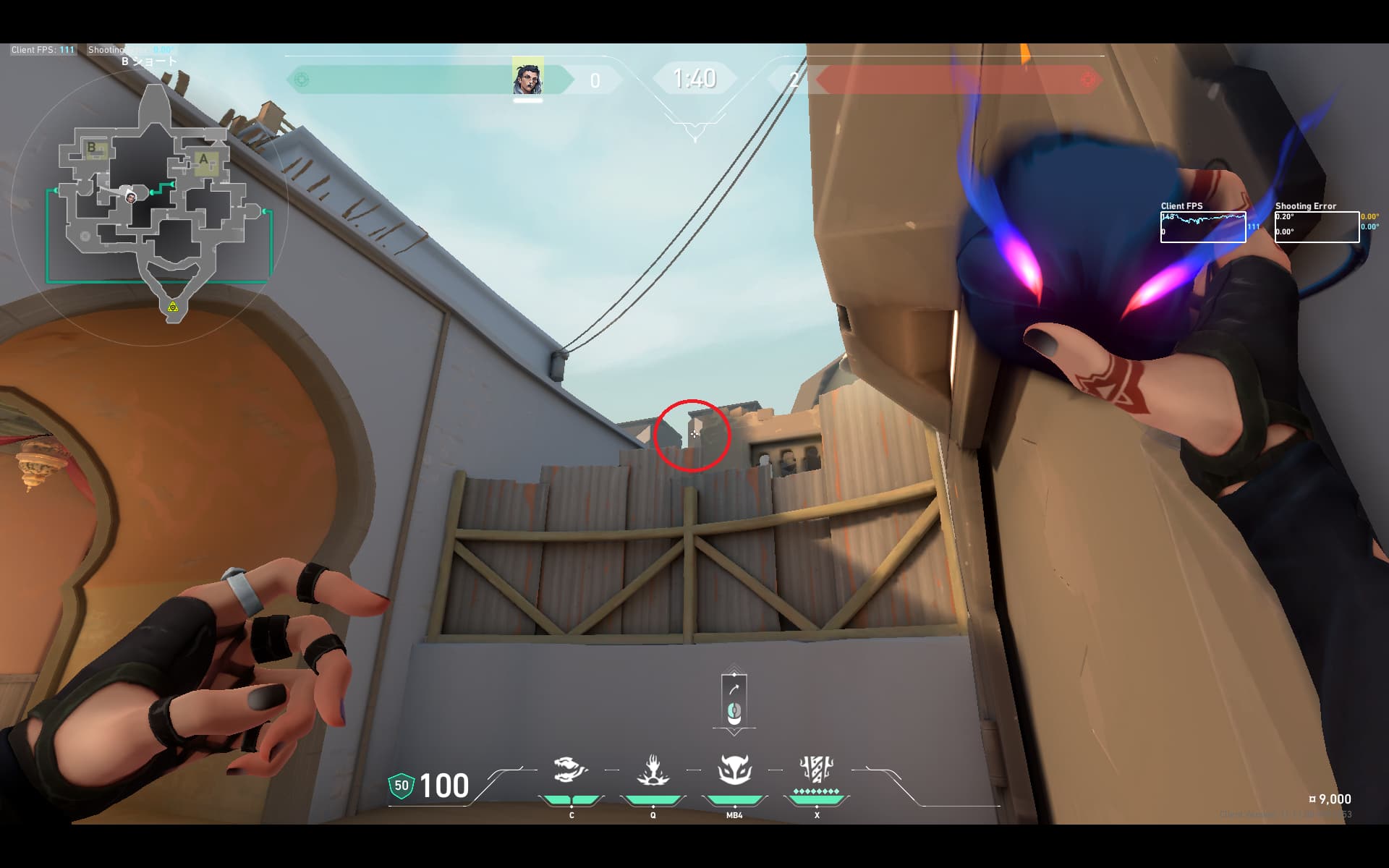Screen dimensions: 1389x868
Task: Click the Shooting Error graph panel
Action: point(1317,227)
